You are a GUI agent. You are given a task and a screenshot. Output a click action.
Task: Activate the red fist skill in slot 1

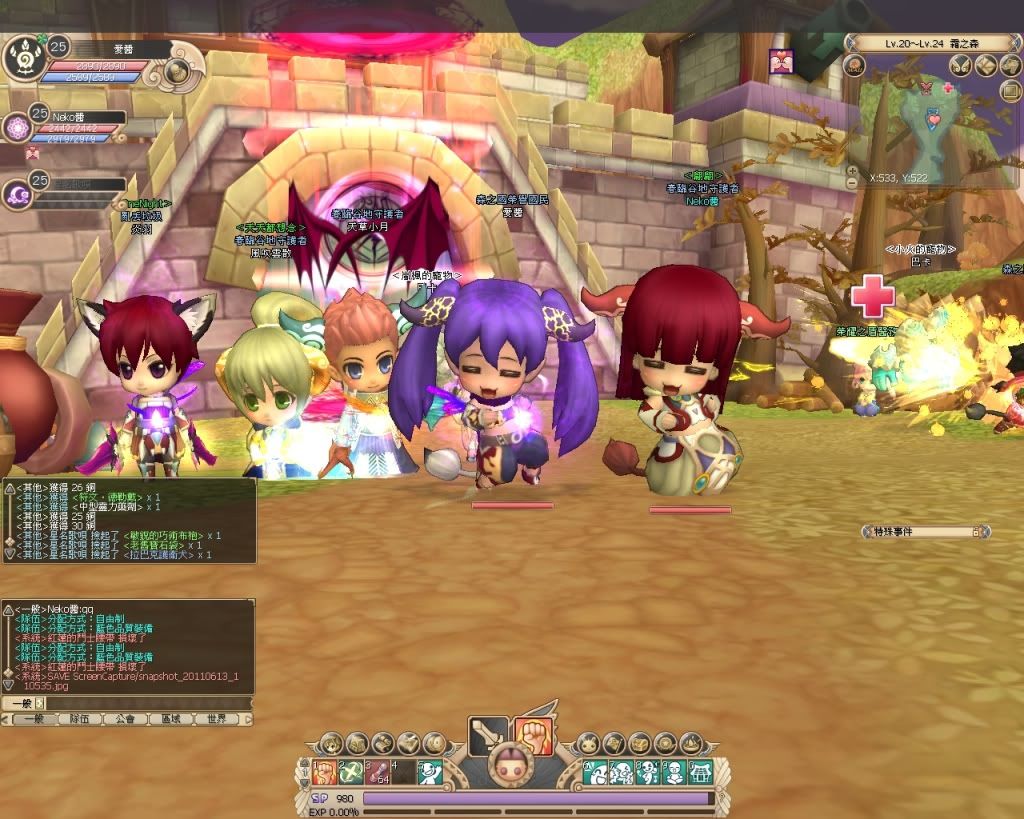[323, 772]
